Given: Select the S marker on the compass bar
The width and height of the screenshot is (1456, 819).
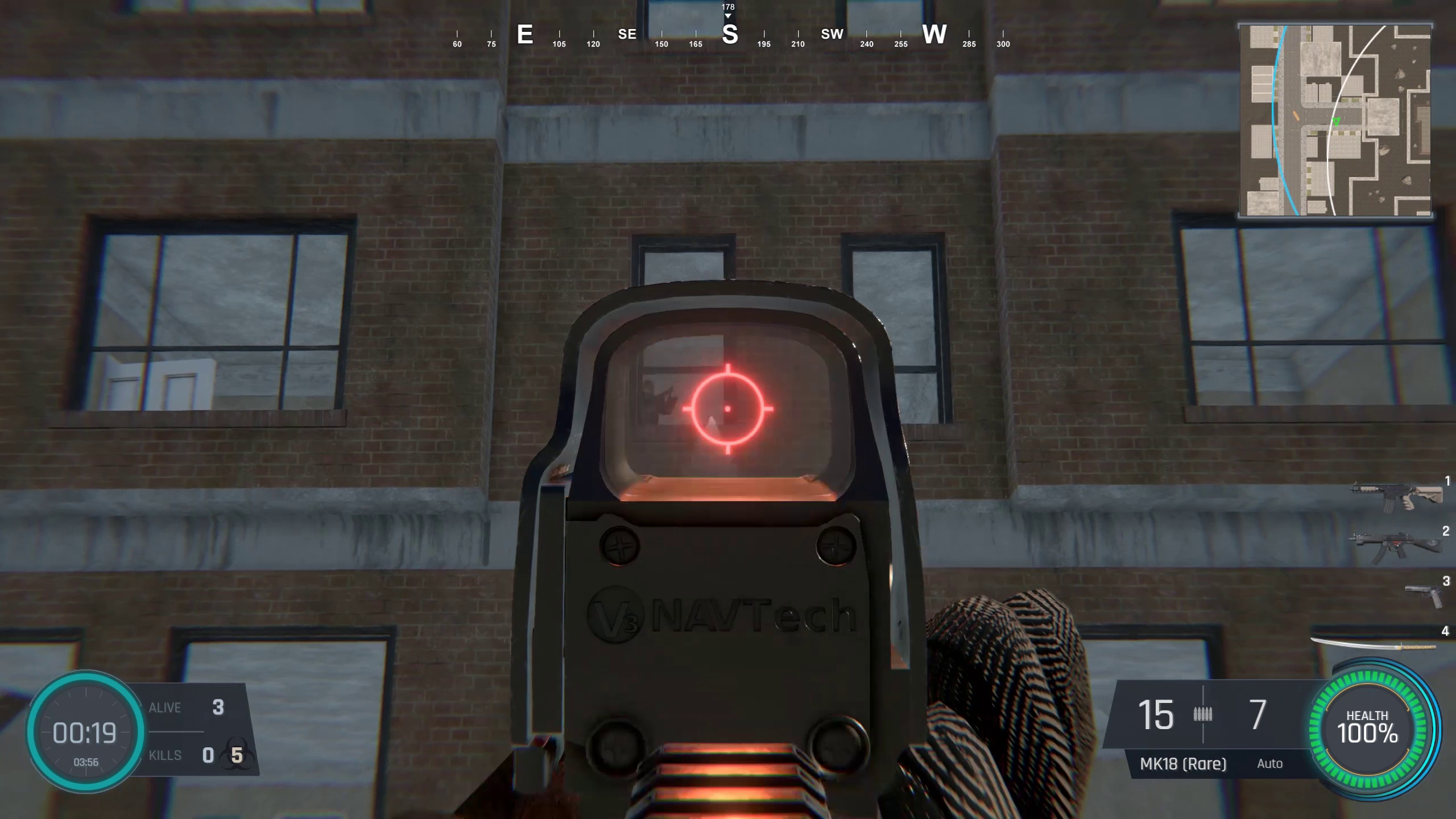Looking at the screenshot, I should click(x=730, y=35).
